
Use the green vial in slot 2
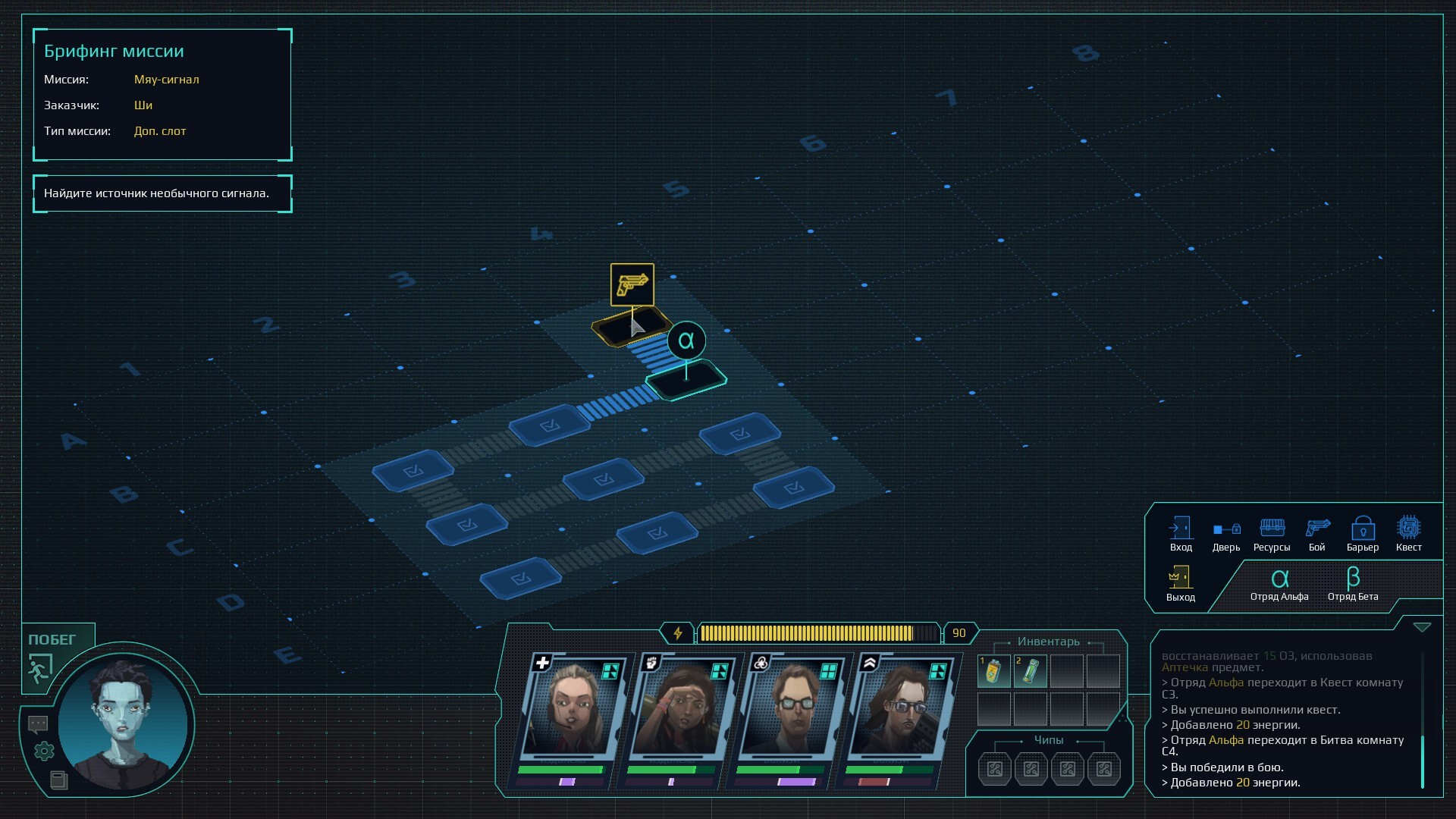coord(1030,671)
